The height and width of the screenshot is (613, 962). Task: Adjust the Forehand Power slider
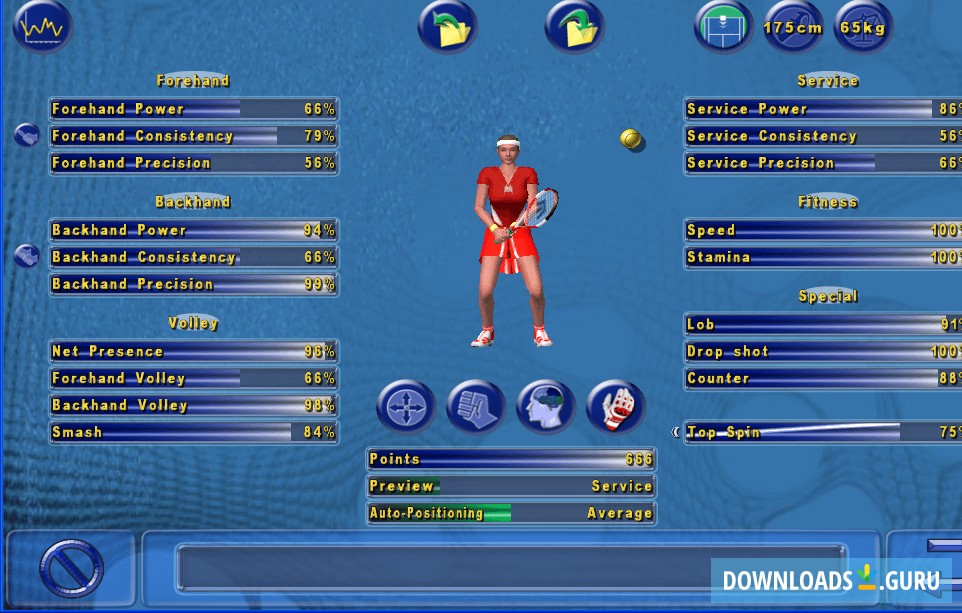[x=193, y=109]
